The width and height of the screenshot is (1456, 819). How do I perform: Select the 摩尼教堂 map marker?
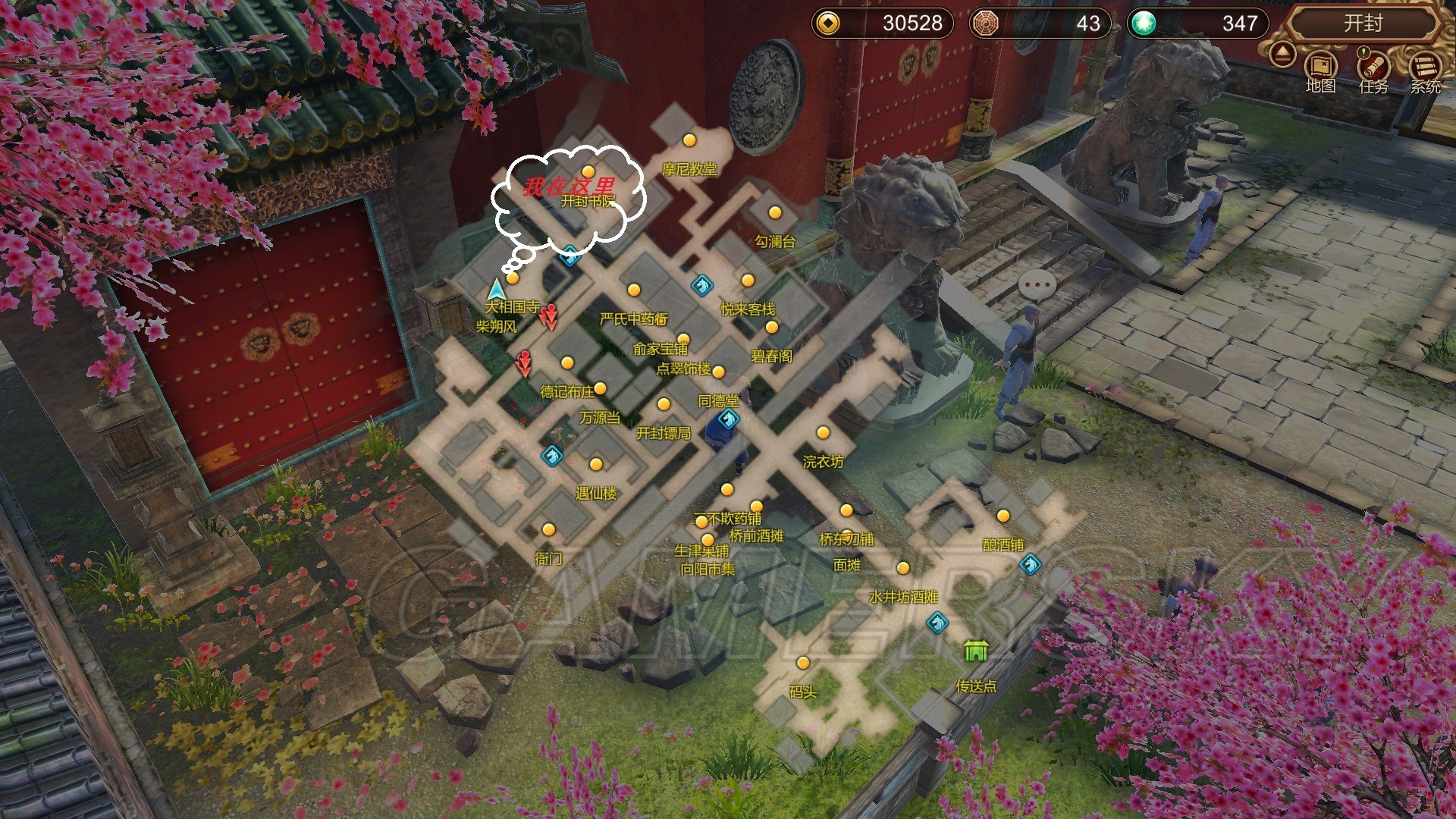(689, 141)
